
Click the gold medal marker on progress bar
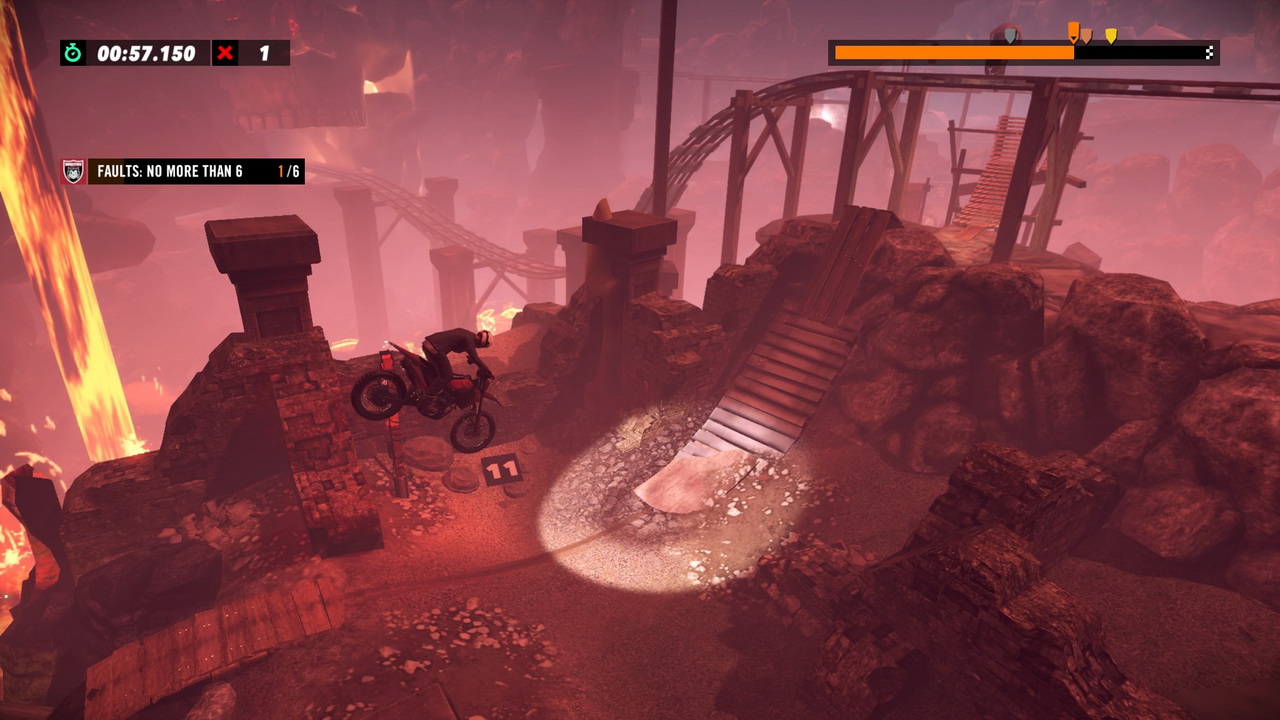(x=1111, y=36)
